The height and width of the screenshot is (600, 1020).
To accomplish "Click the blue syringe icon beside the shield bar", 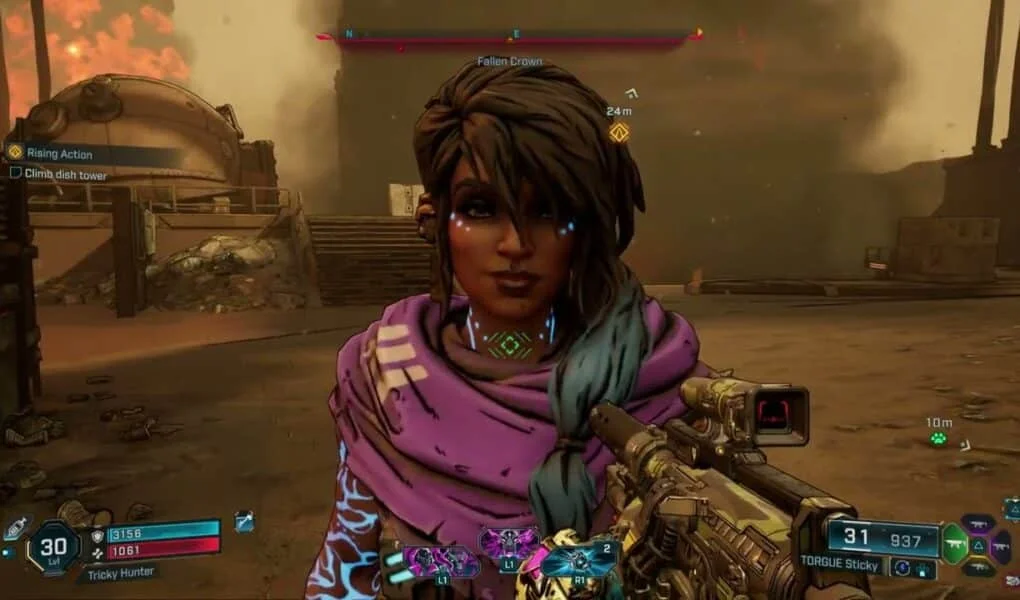I will coord(245,521).
